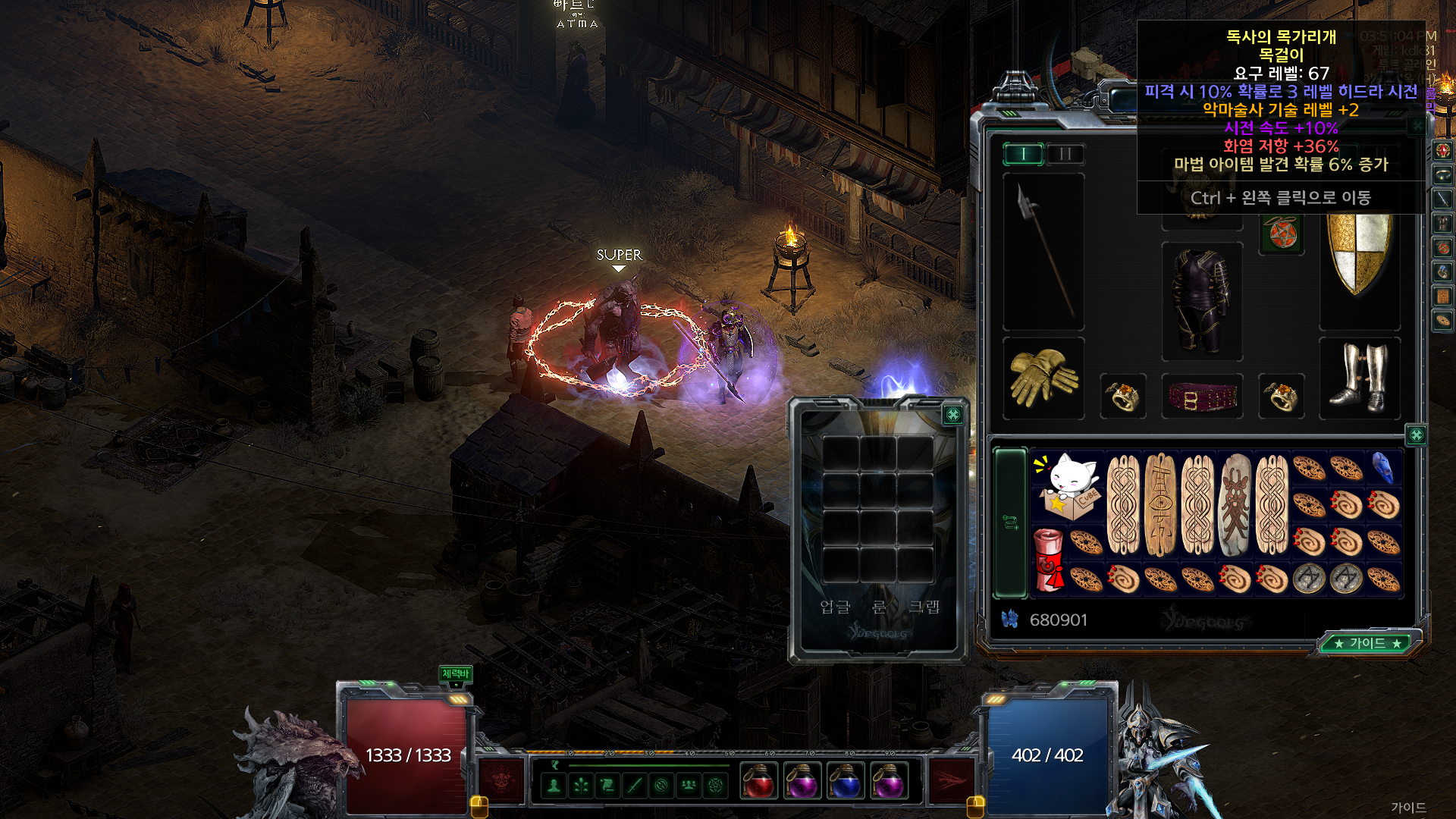Viewport: 1456px width, 819px height.
Task: Open the 가이드 guide button
Action: [x=1368, y=643]
